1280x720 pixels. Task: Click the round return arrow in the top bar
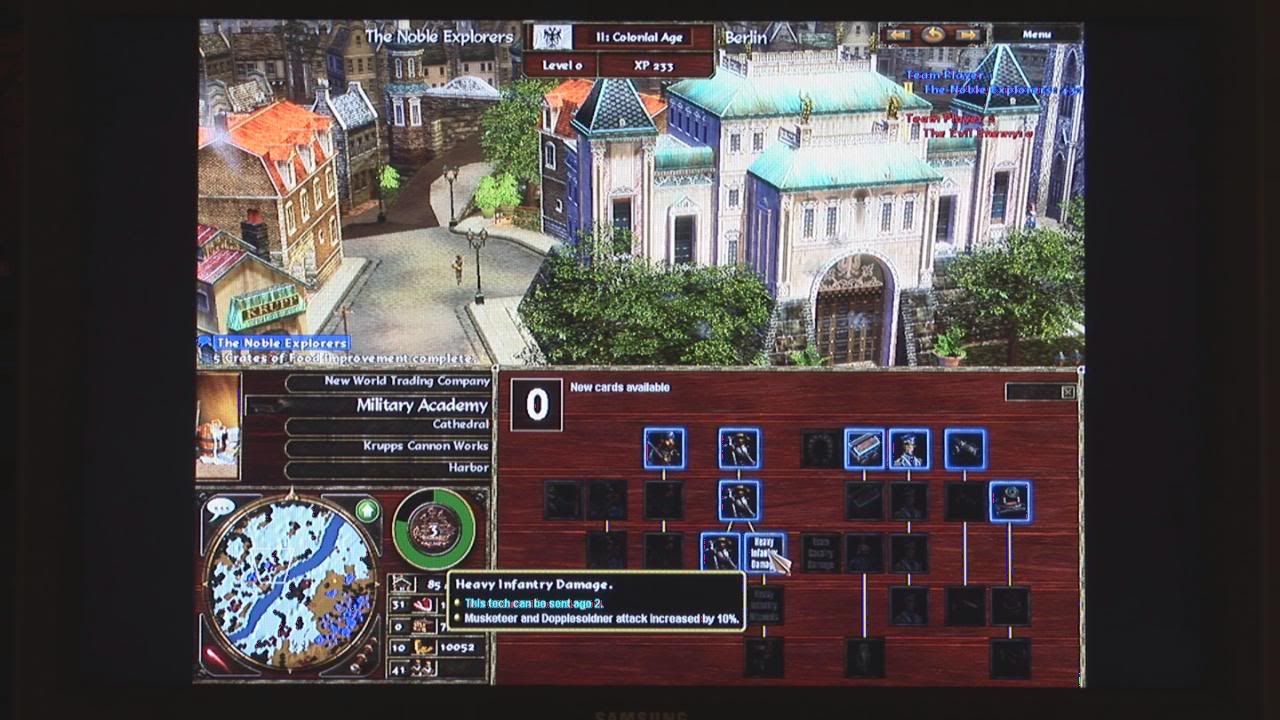[933, 35]
